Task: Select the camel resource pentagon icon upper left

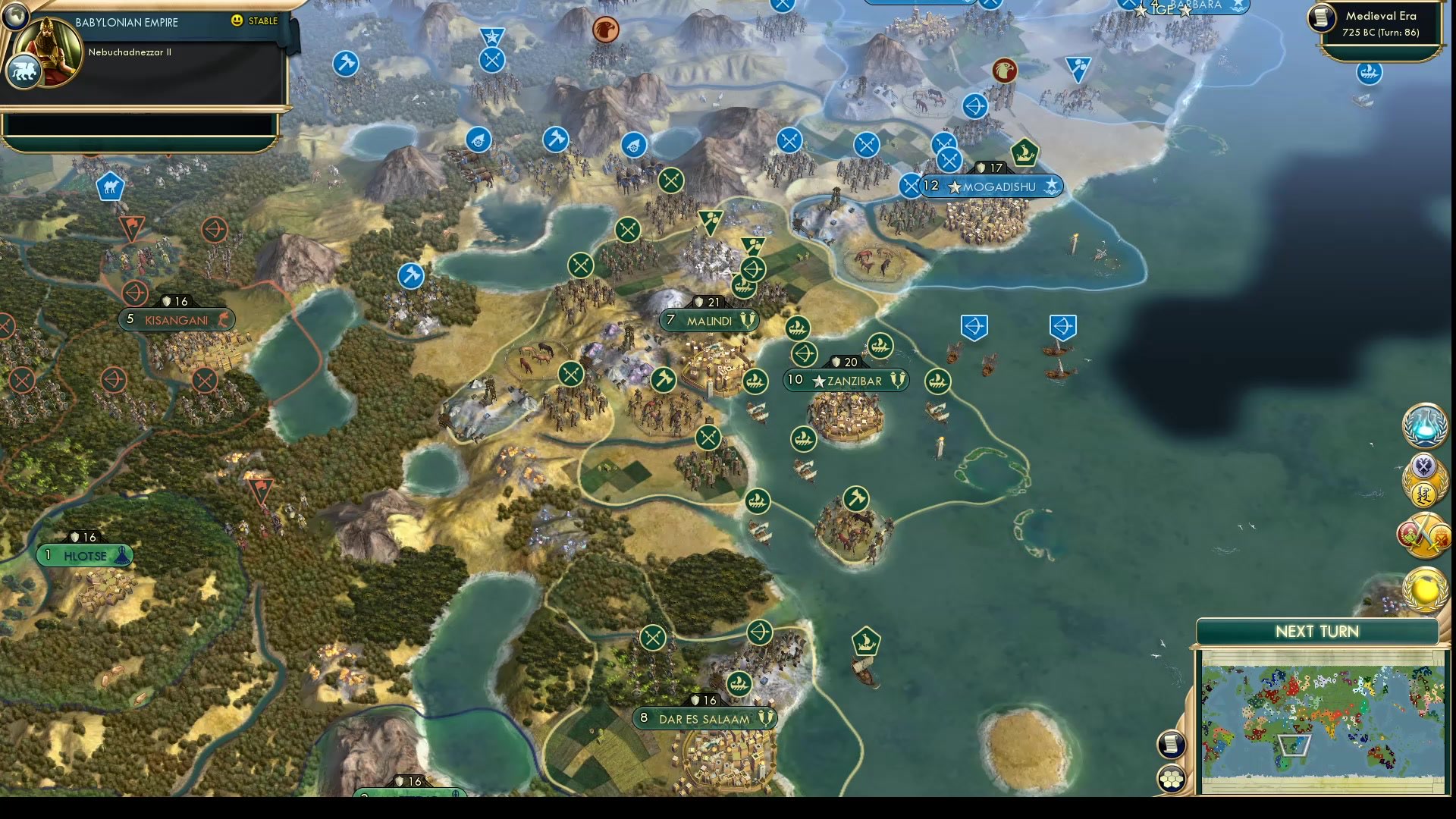Action: pyautogui.click(x=109, y=184)
